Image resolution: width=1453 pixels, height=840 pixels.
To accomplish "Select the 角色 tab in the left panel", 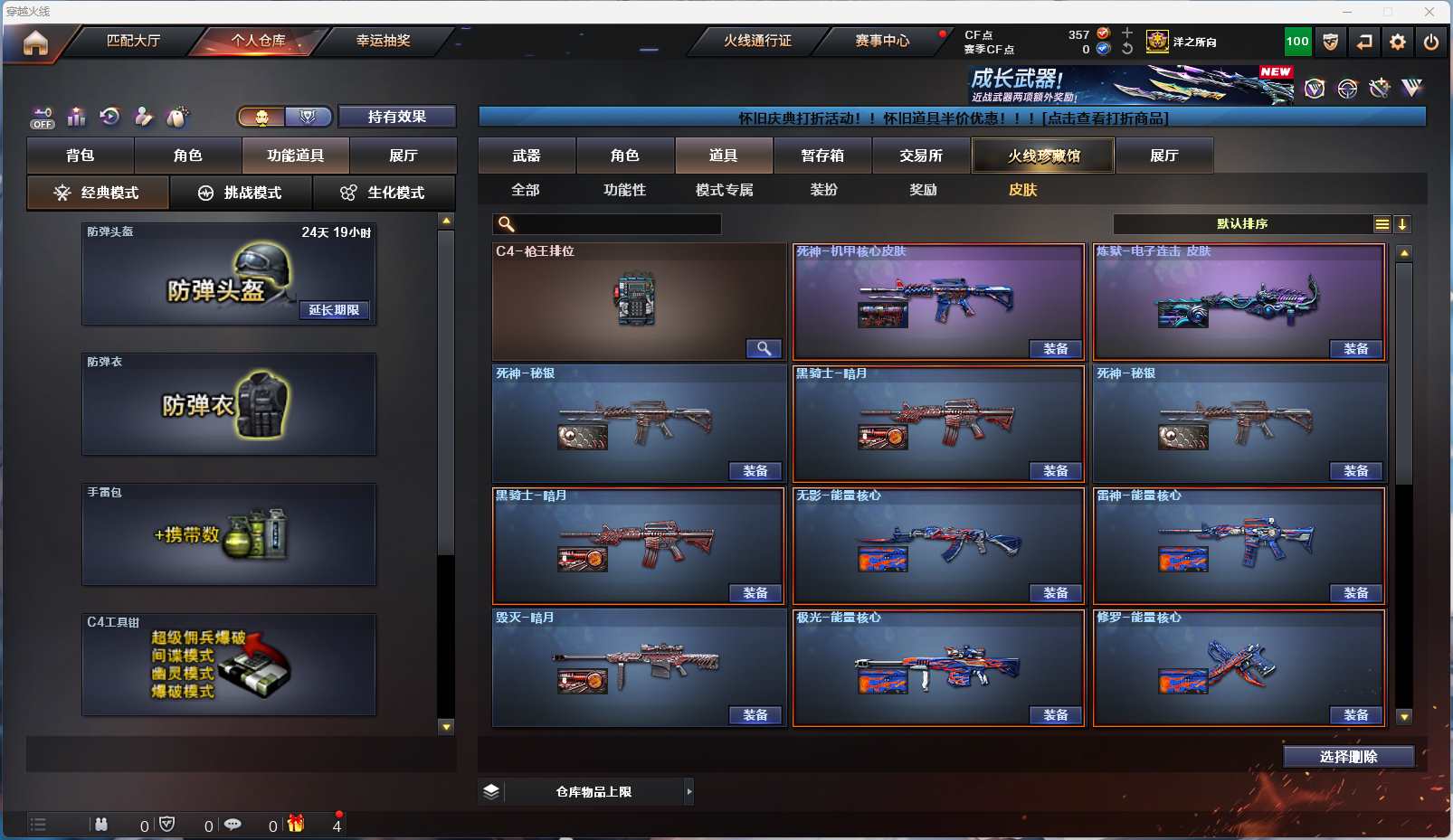I will [187, 156].
